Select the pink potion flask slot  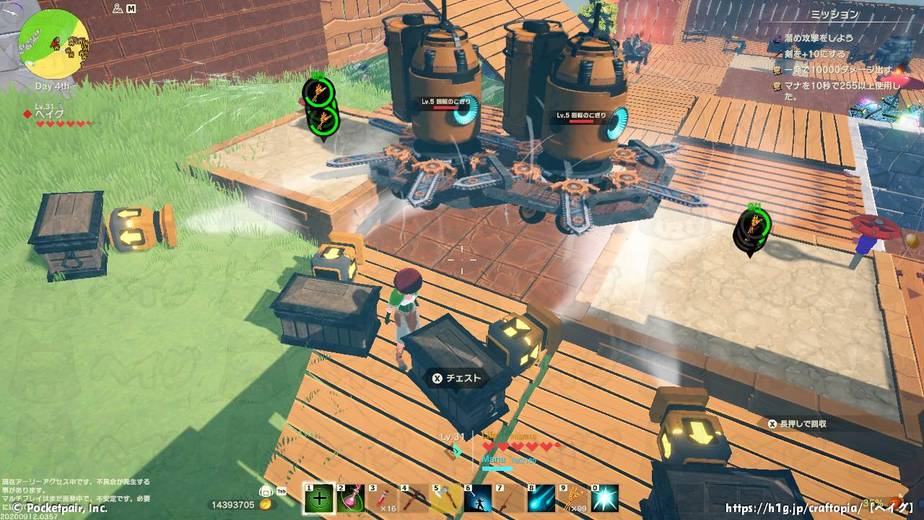tap(352, 497)
